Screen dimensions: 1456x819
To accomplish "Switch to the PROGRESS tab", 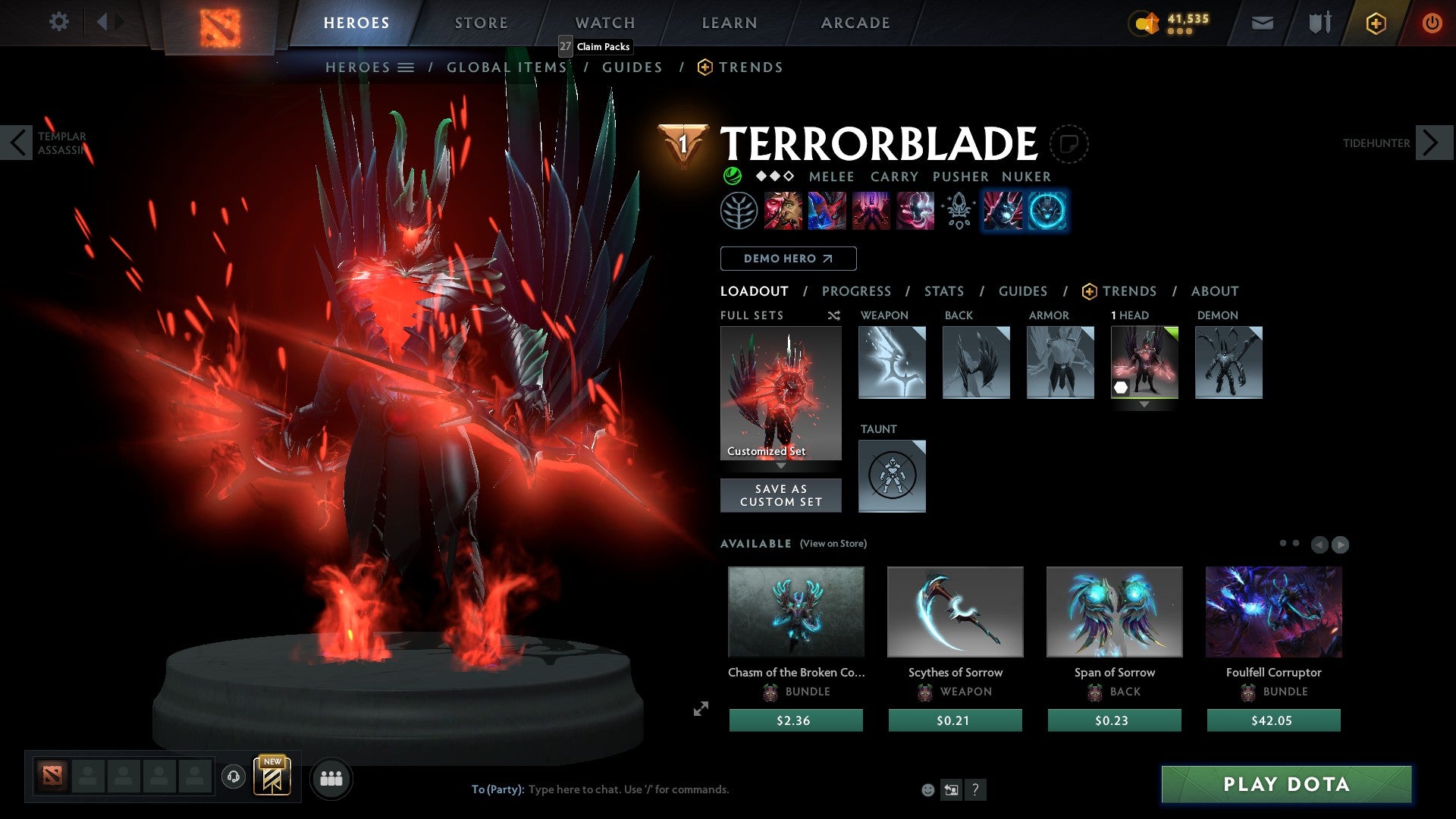I will tap(857, 291).
